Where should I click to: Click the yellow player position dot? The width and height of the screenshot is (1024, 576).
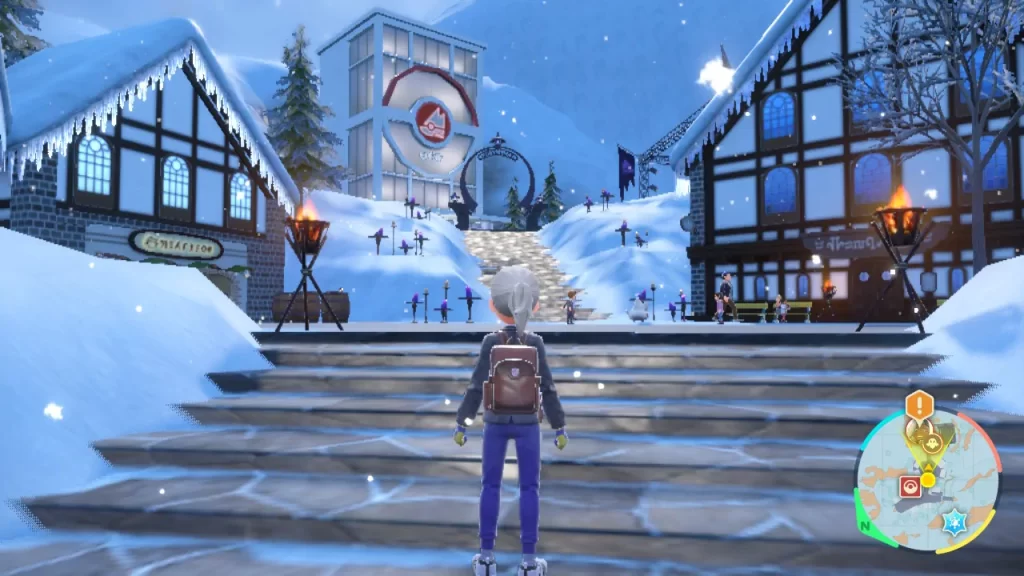click(x=928, y=479)
